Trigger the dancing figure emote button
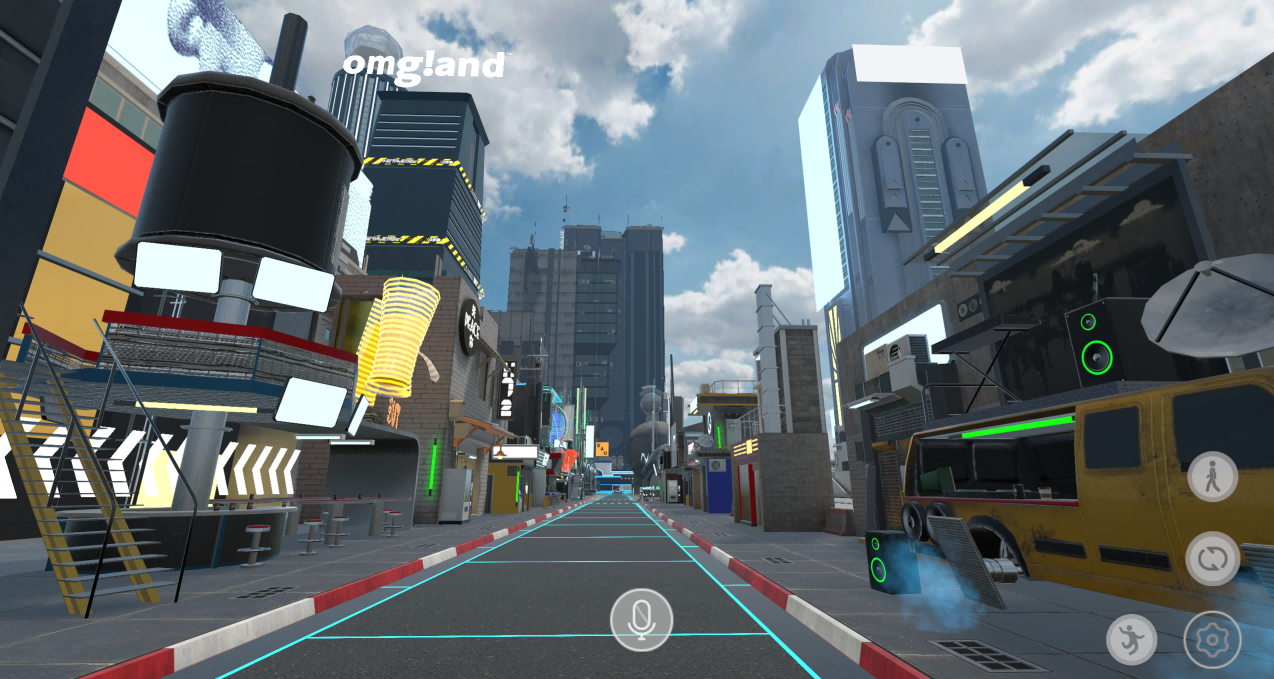Screen dimensions: 1274x679 click(x=1131, y=640)
